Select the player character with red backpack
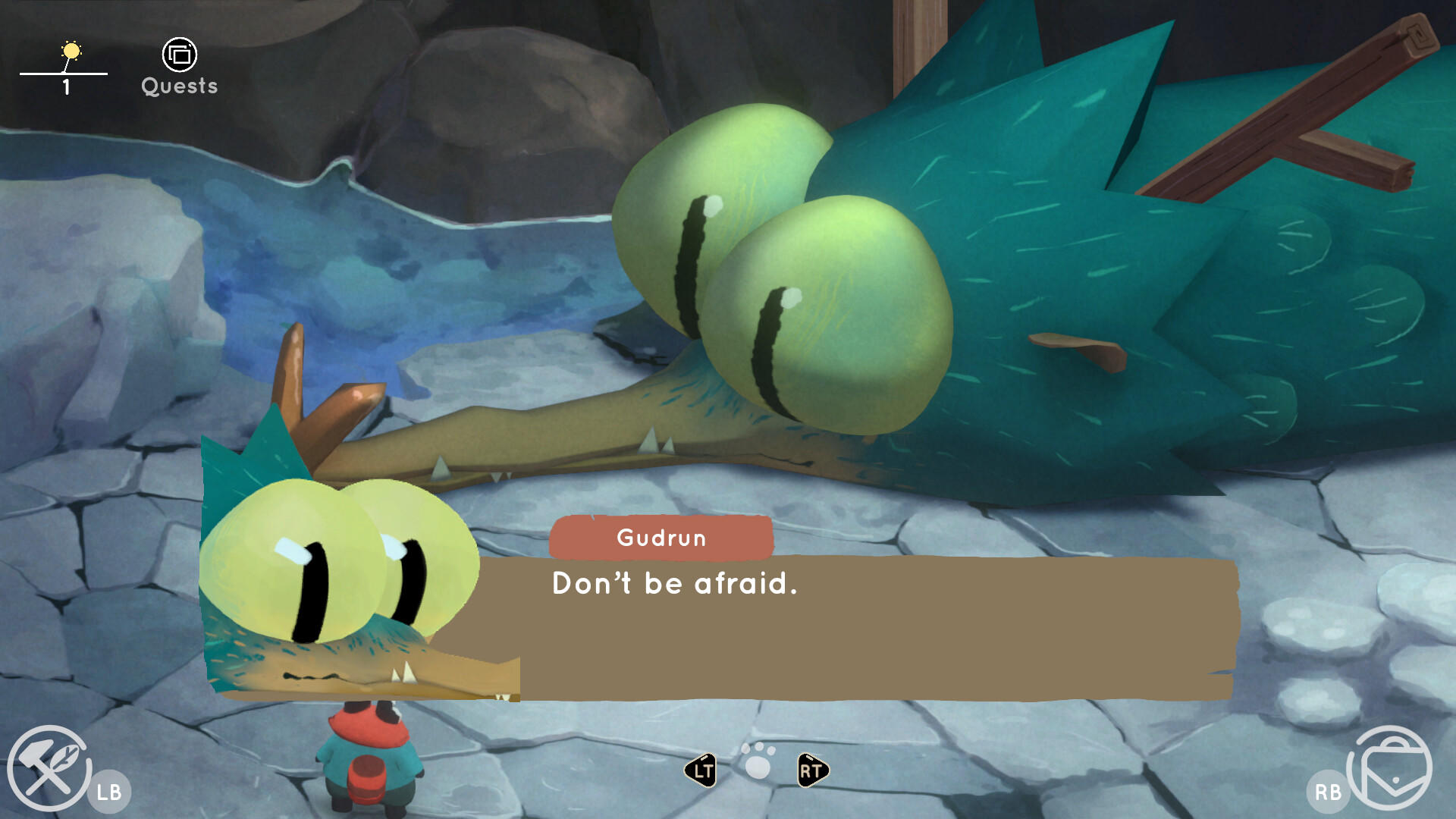 pyautogui.click(x=366, y=758)
